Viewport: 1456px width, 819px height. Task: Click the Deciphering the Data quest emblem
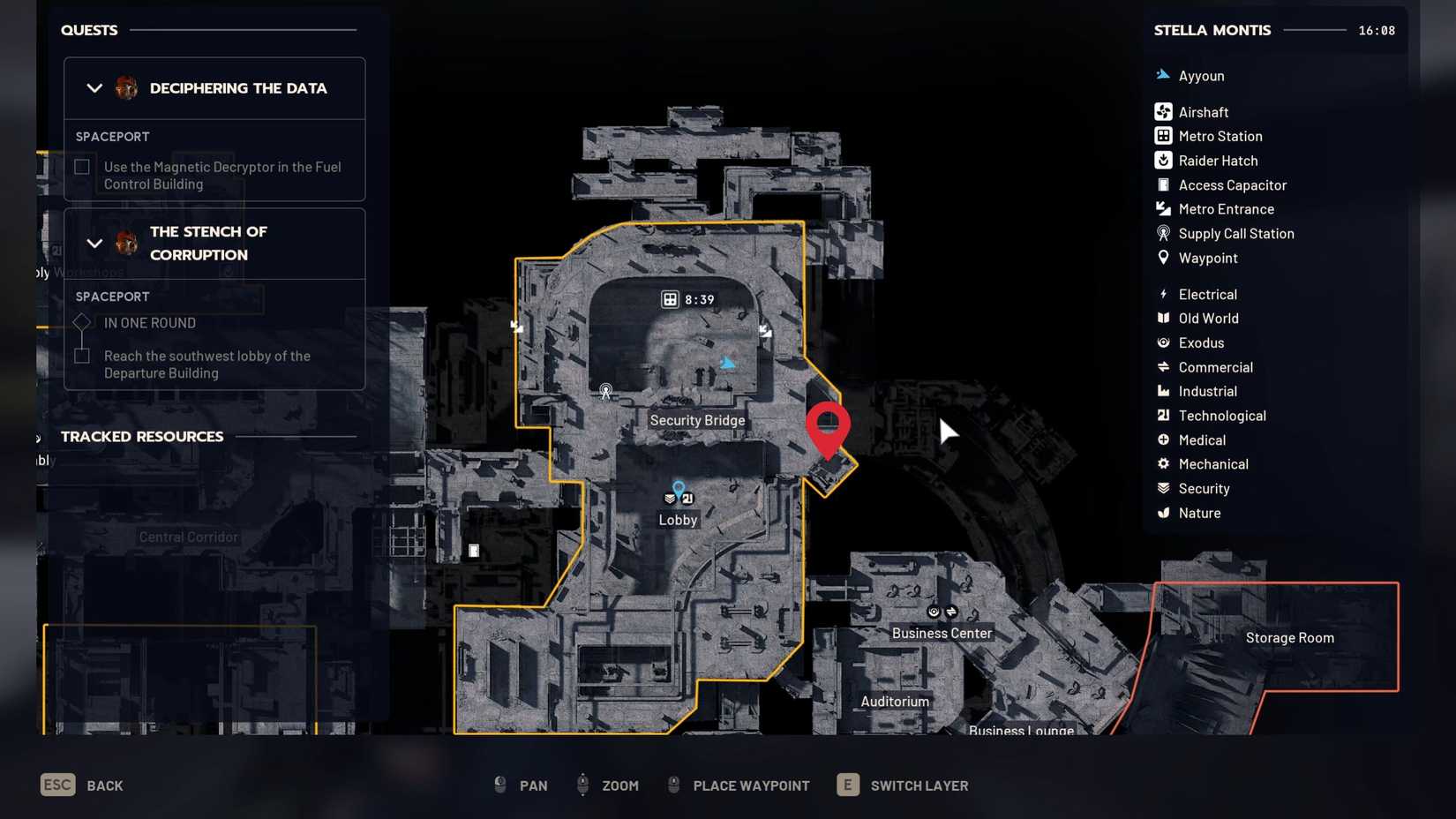tap(126, 88)
